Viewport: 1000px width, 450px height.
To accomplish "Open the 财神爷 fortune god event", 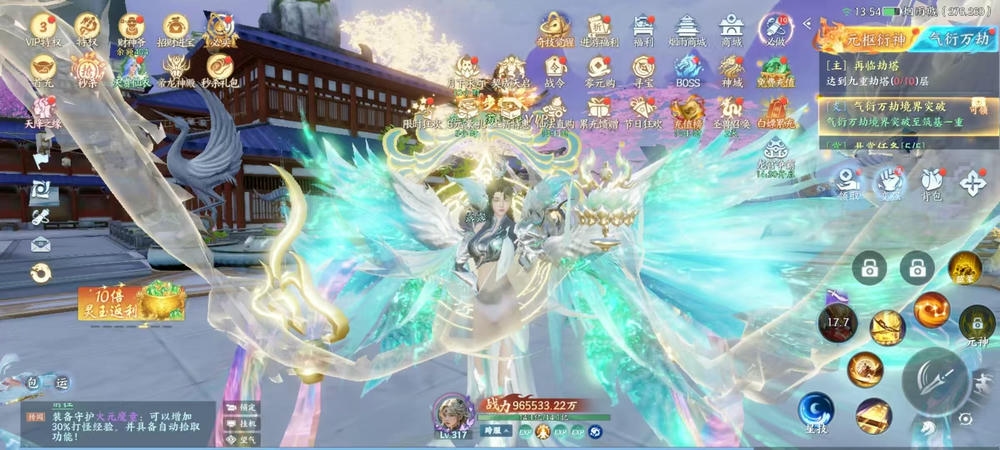I will pos(132,28).
